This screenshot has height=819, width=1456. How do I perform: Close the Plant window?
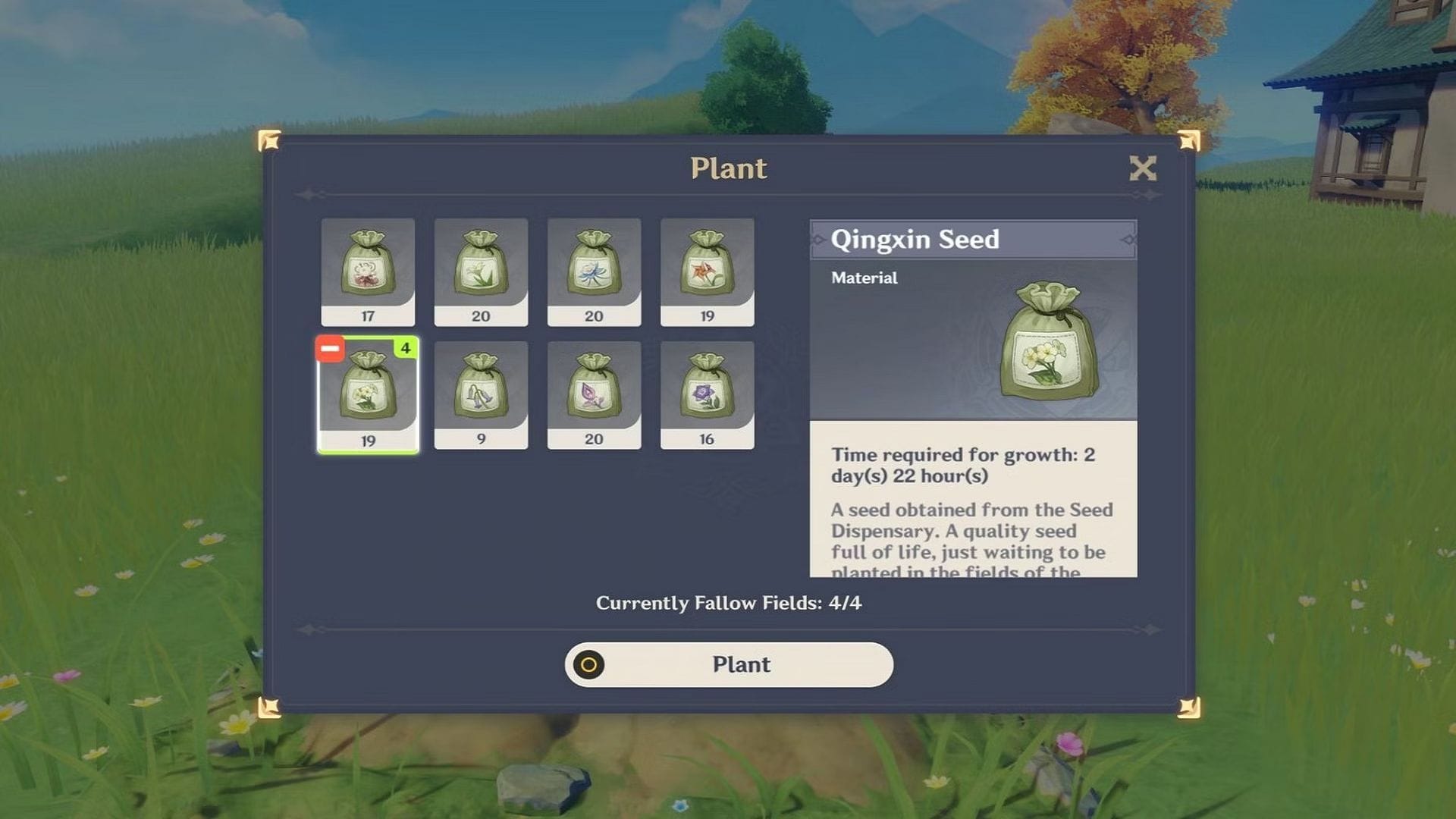(x=1144, y=168)
